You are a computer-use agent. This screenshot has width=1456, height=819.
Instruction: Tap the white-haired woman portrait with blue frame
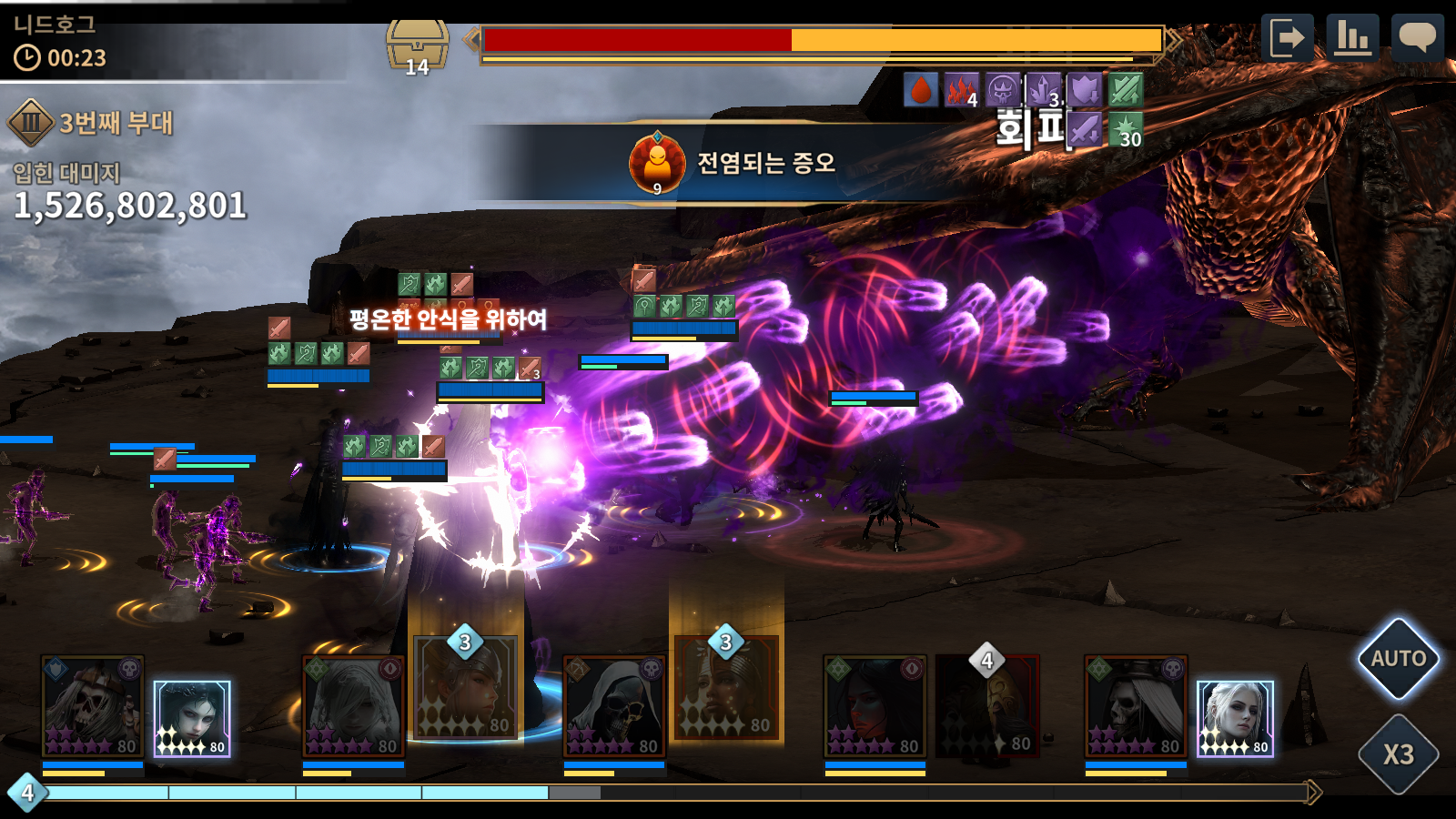[1235, 719]
